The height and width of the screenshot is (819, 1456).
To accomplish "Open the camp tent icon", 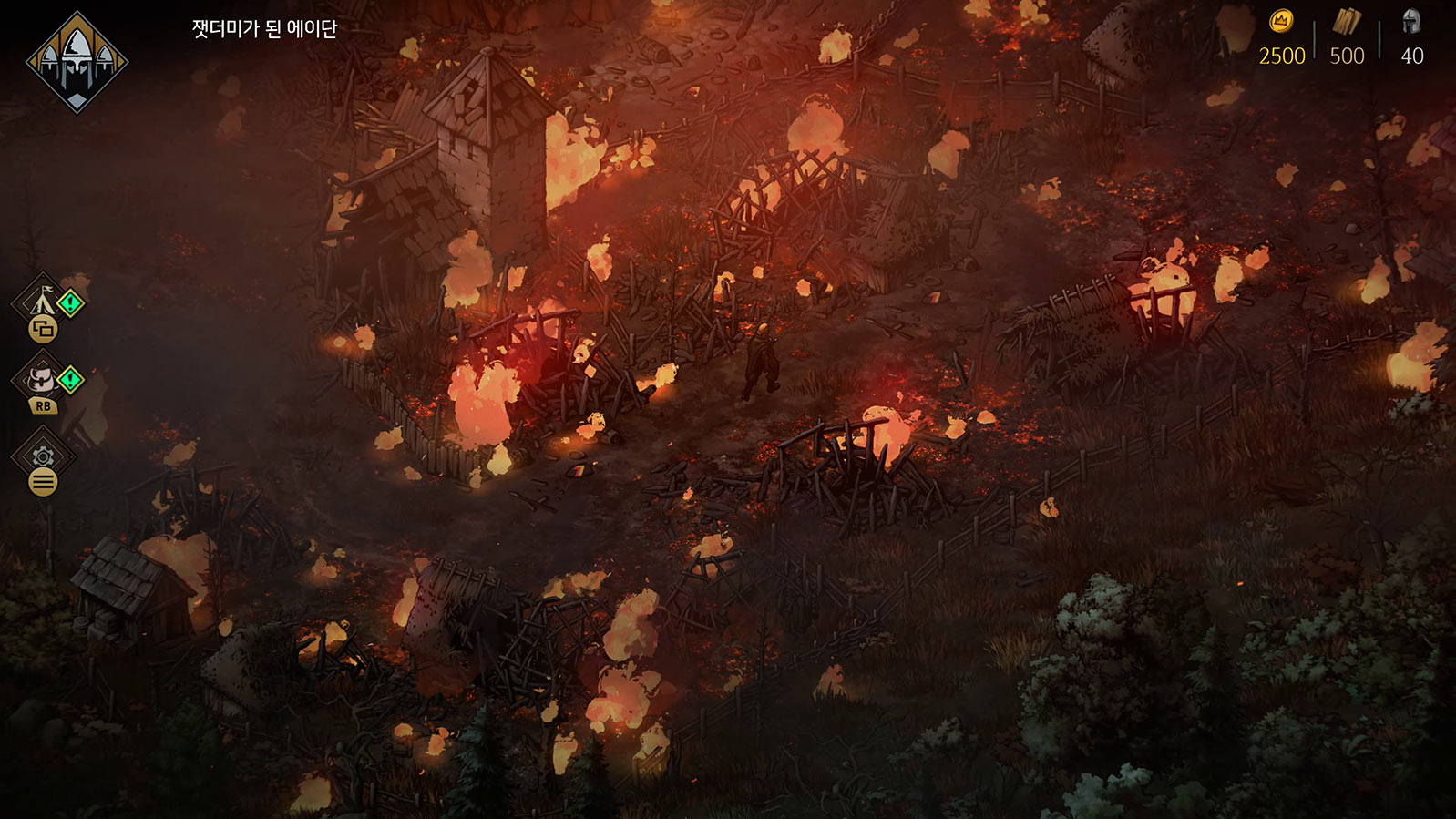I will [x=41, y=301].
